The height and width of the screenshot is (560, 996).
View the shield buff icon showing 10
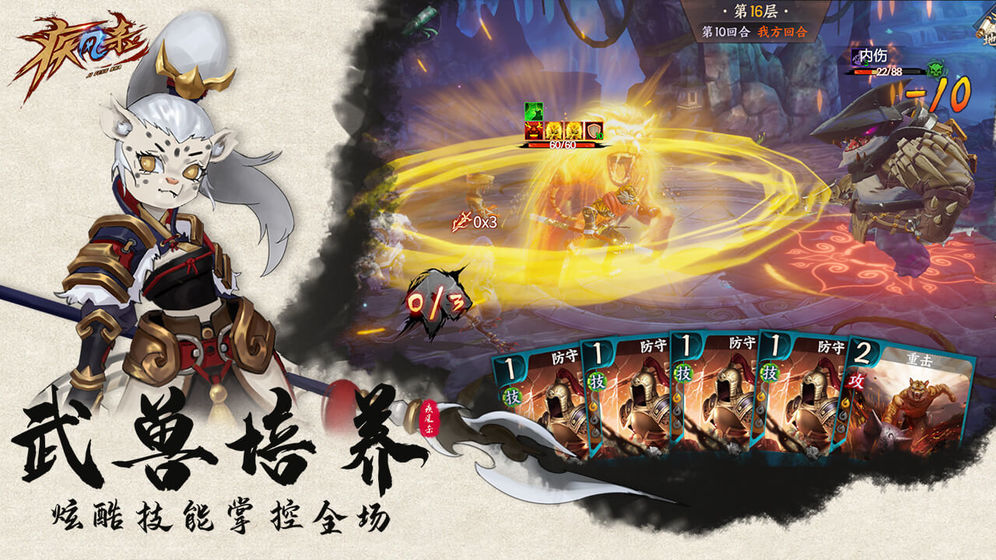click(593, 130)
